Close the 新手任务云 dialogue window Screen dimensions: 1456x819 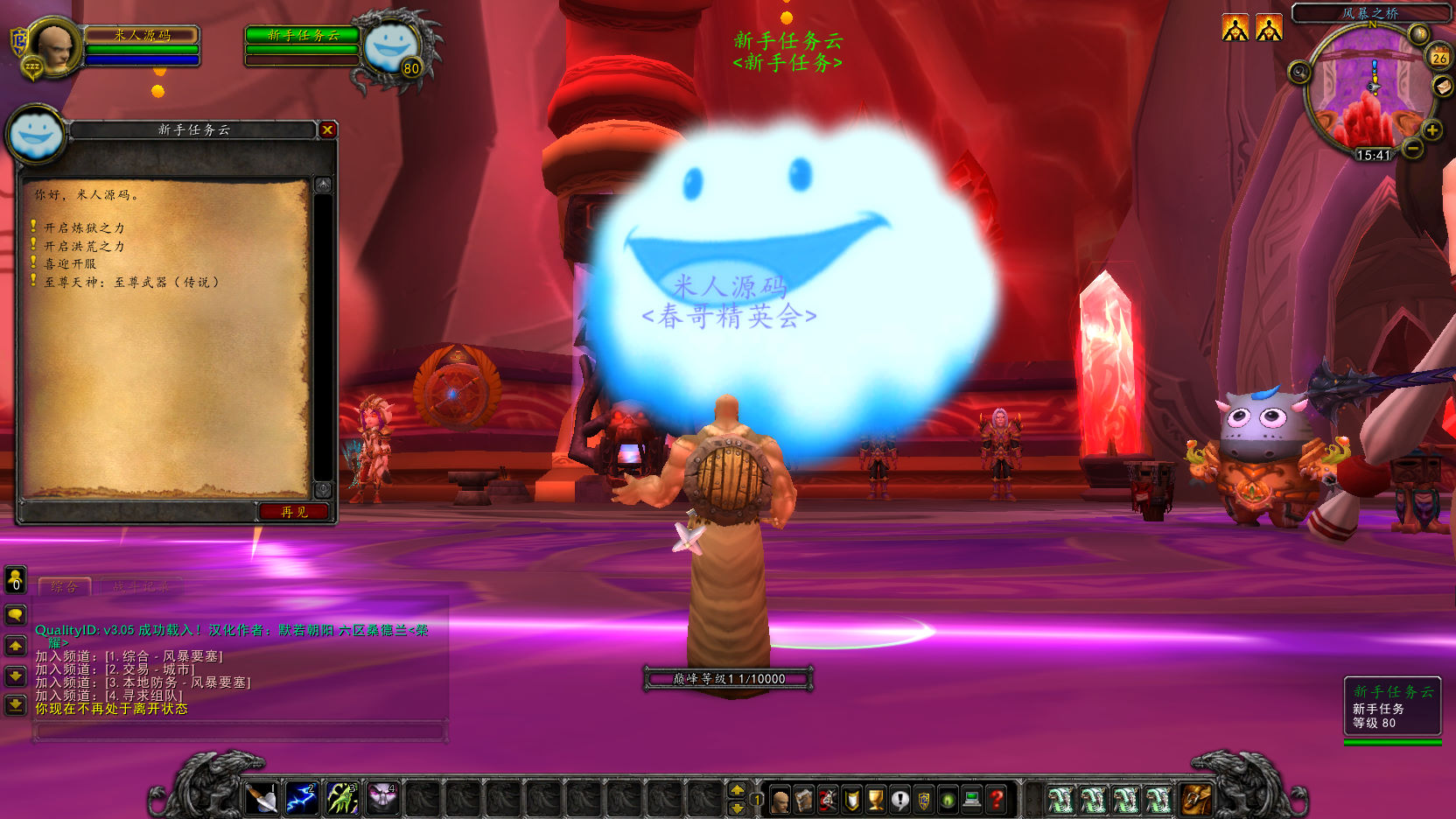tap(327, 130)
